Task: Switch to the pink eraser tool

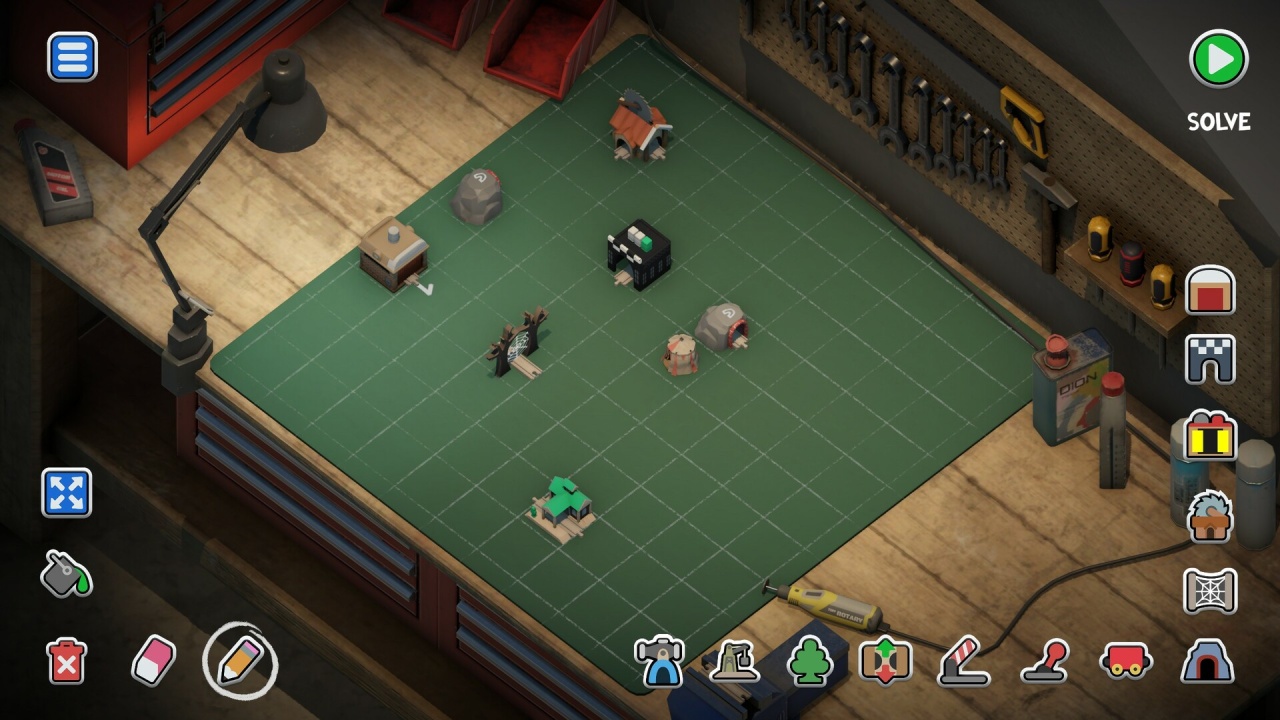Action: click(153, 661)
